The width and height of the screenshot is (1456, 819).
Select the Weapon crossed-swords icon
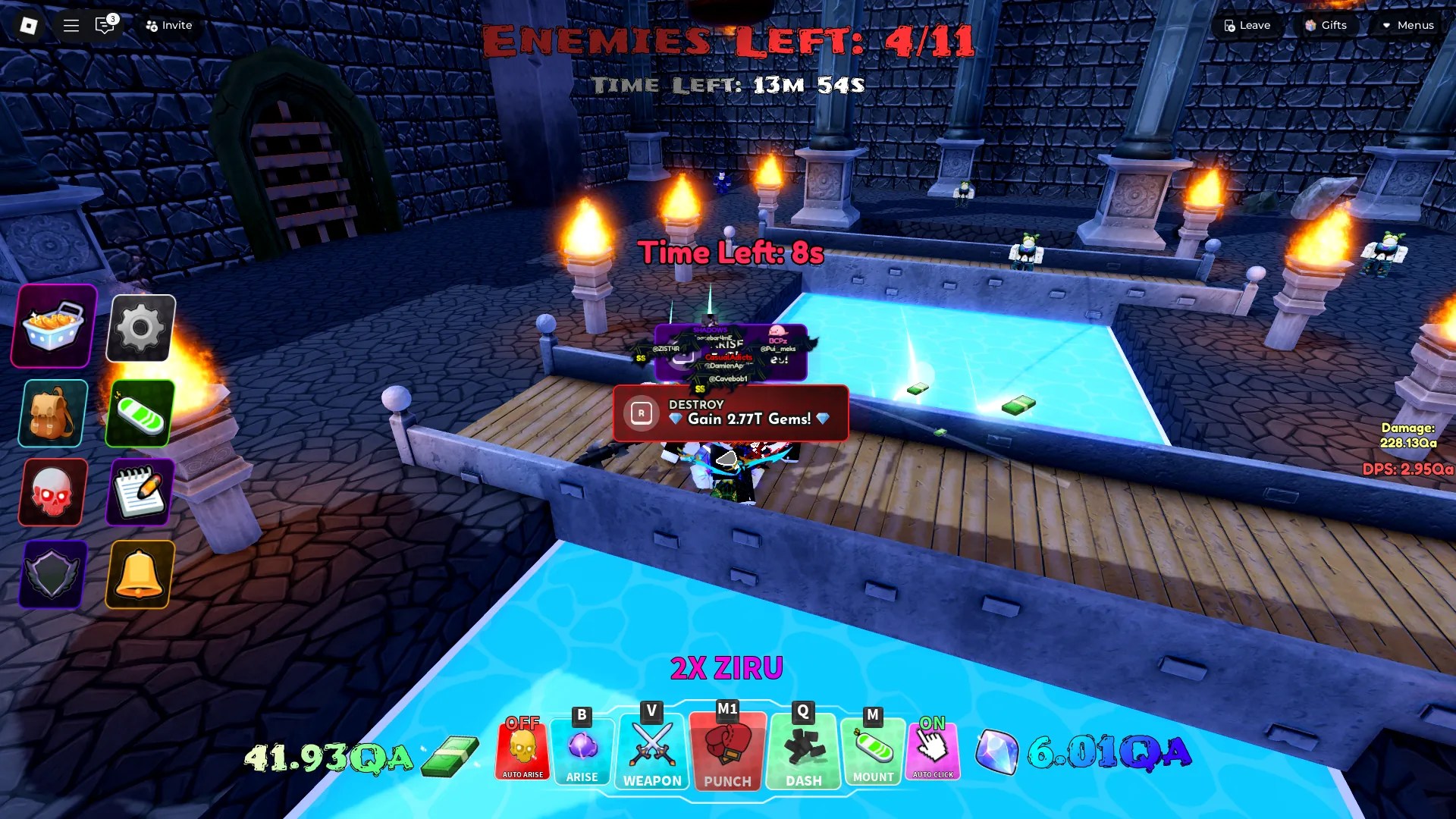[651, 751]
